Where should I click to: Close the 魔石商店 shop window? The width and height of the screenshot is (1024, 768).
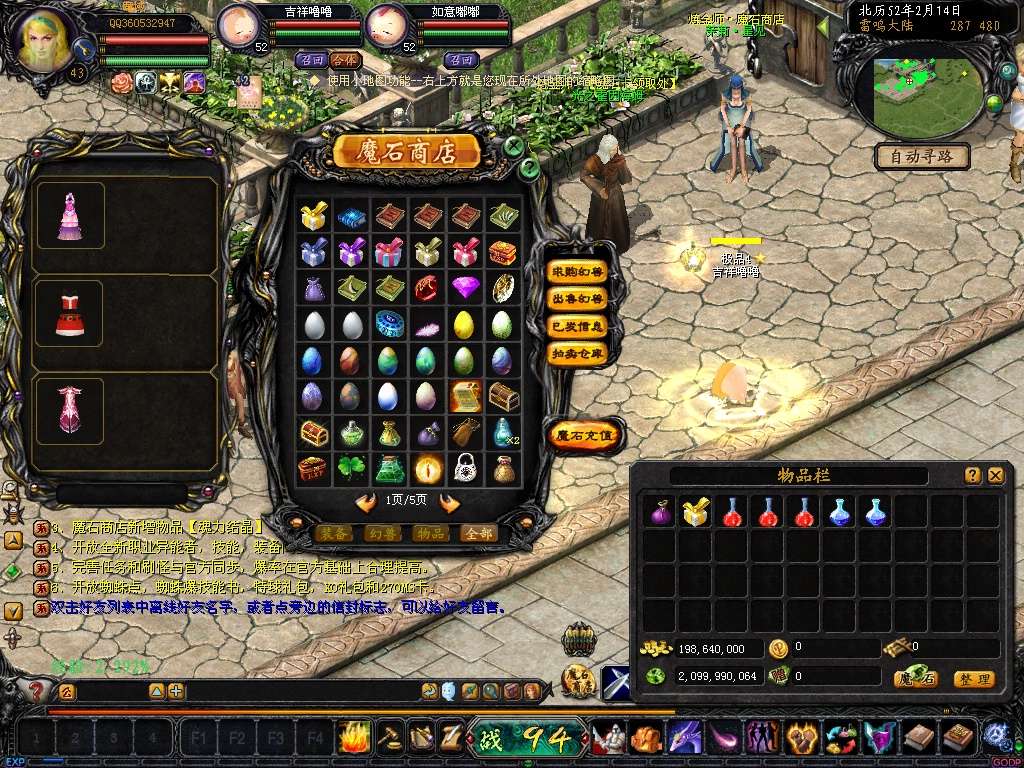click(513, 147)
